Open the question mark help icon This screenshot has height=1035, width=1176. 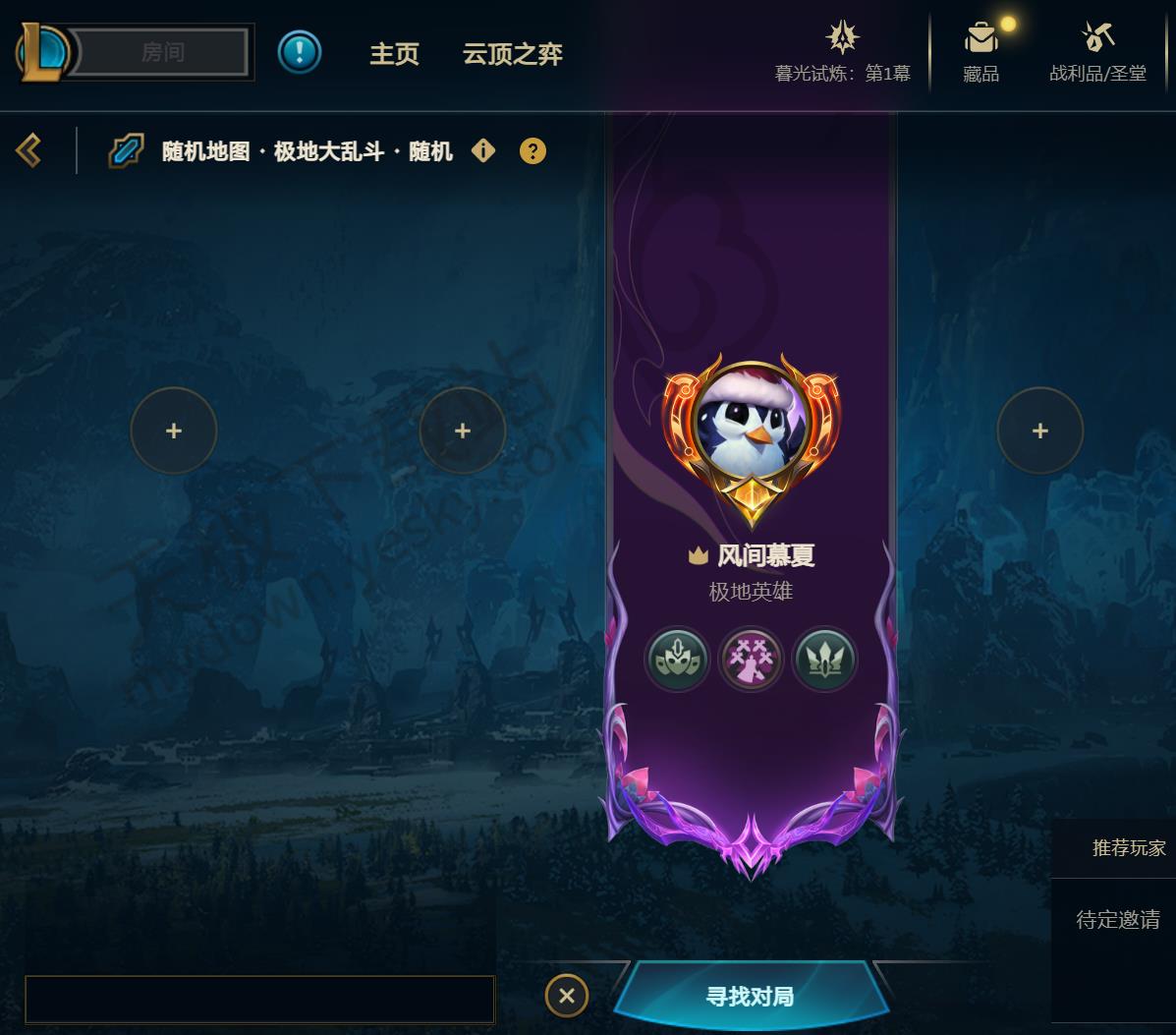point(532,151)
